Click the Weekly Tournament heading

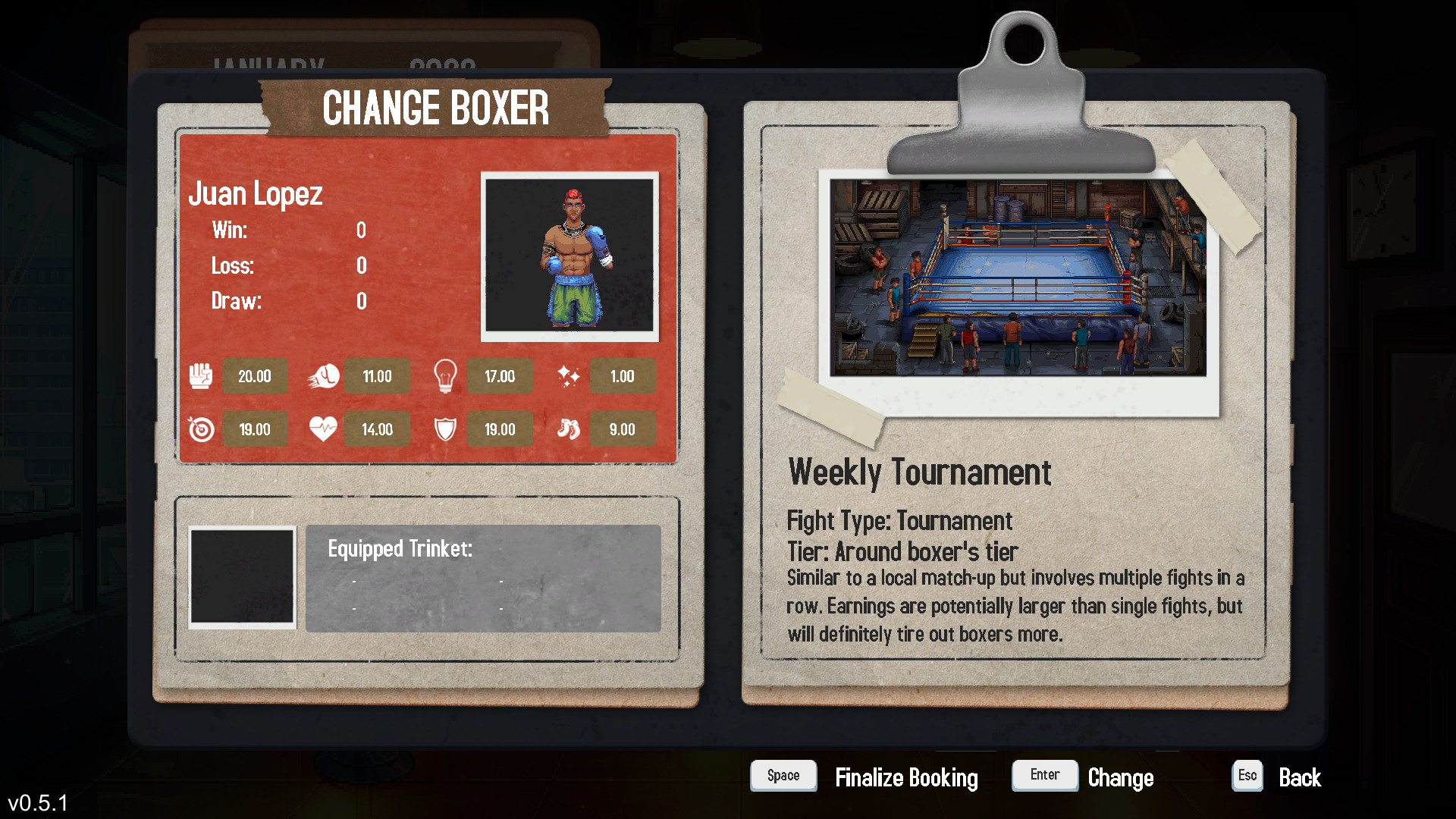point(921,472)
